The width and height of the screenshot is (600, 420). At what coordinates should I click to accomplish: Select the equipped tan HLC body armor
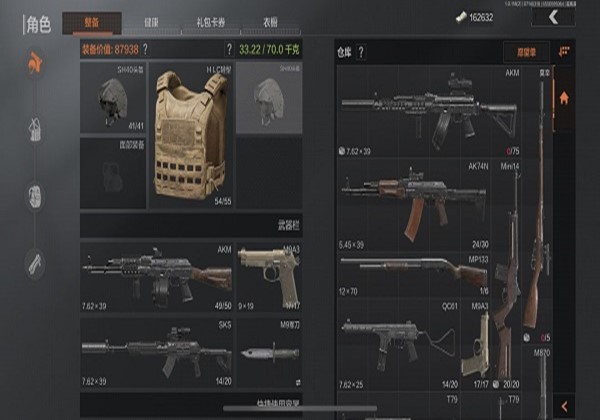point(190,138)
